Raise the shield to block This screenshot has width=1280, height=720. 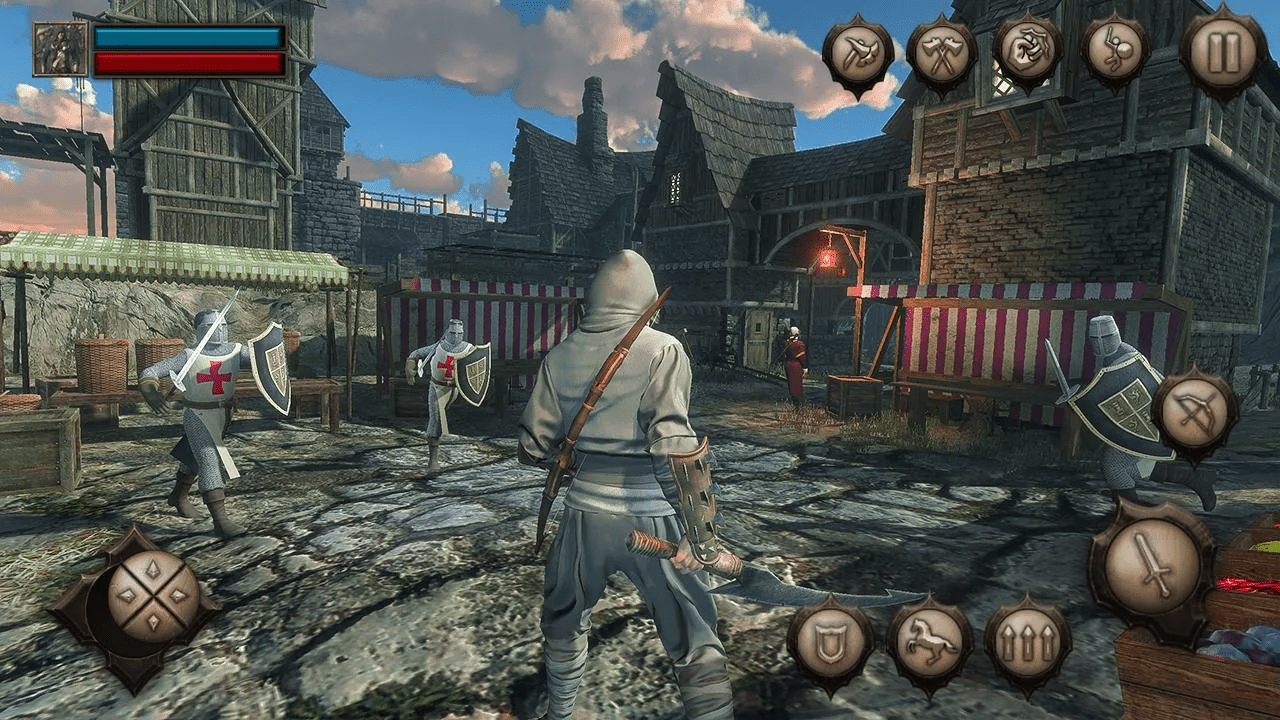(829, 644)
